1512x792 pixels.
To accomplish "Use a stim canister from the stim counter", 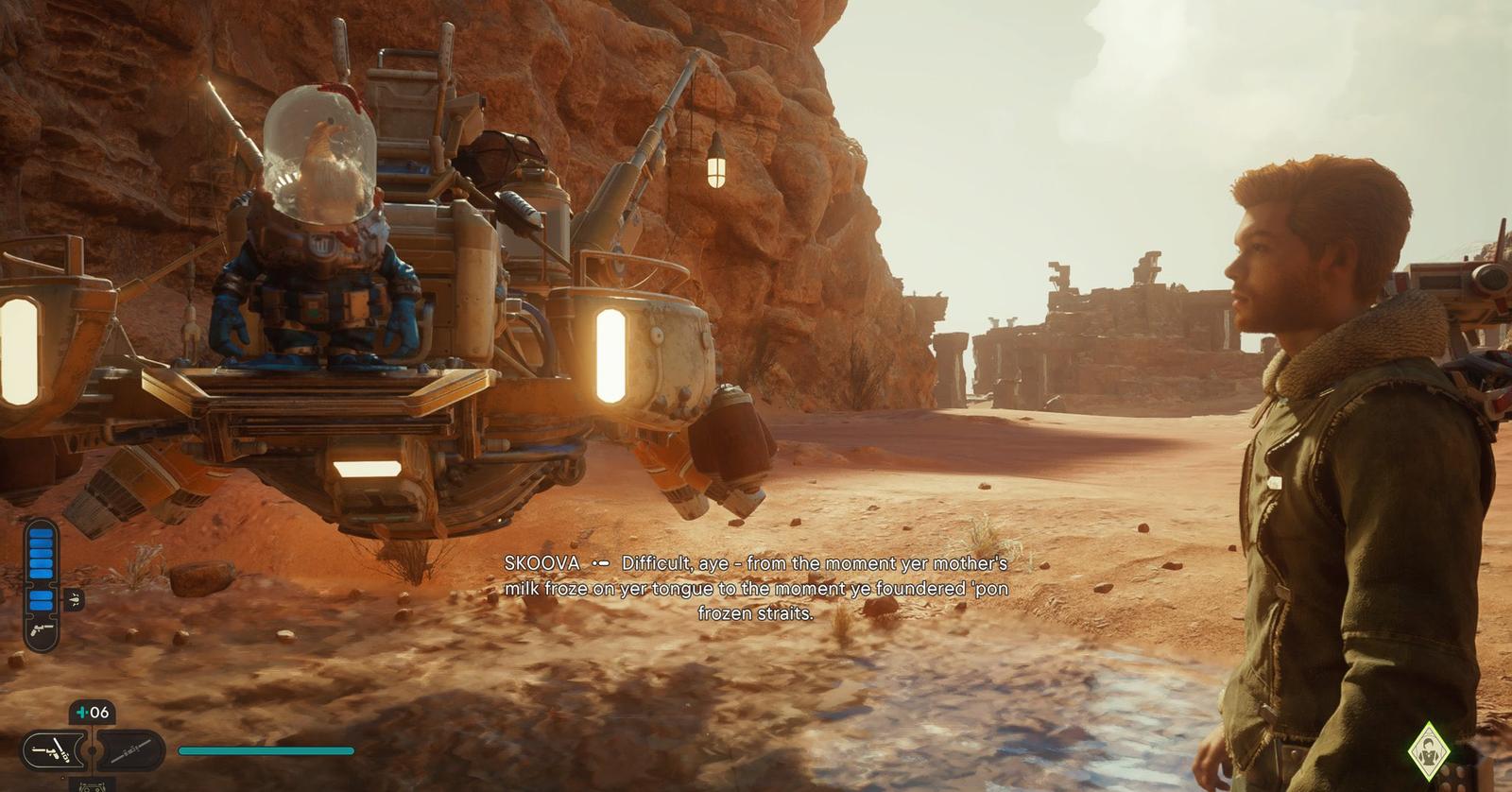I will pyautogui.click(x=93, y=713).
